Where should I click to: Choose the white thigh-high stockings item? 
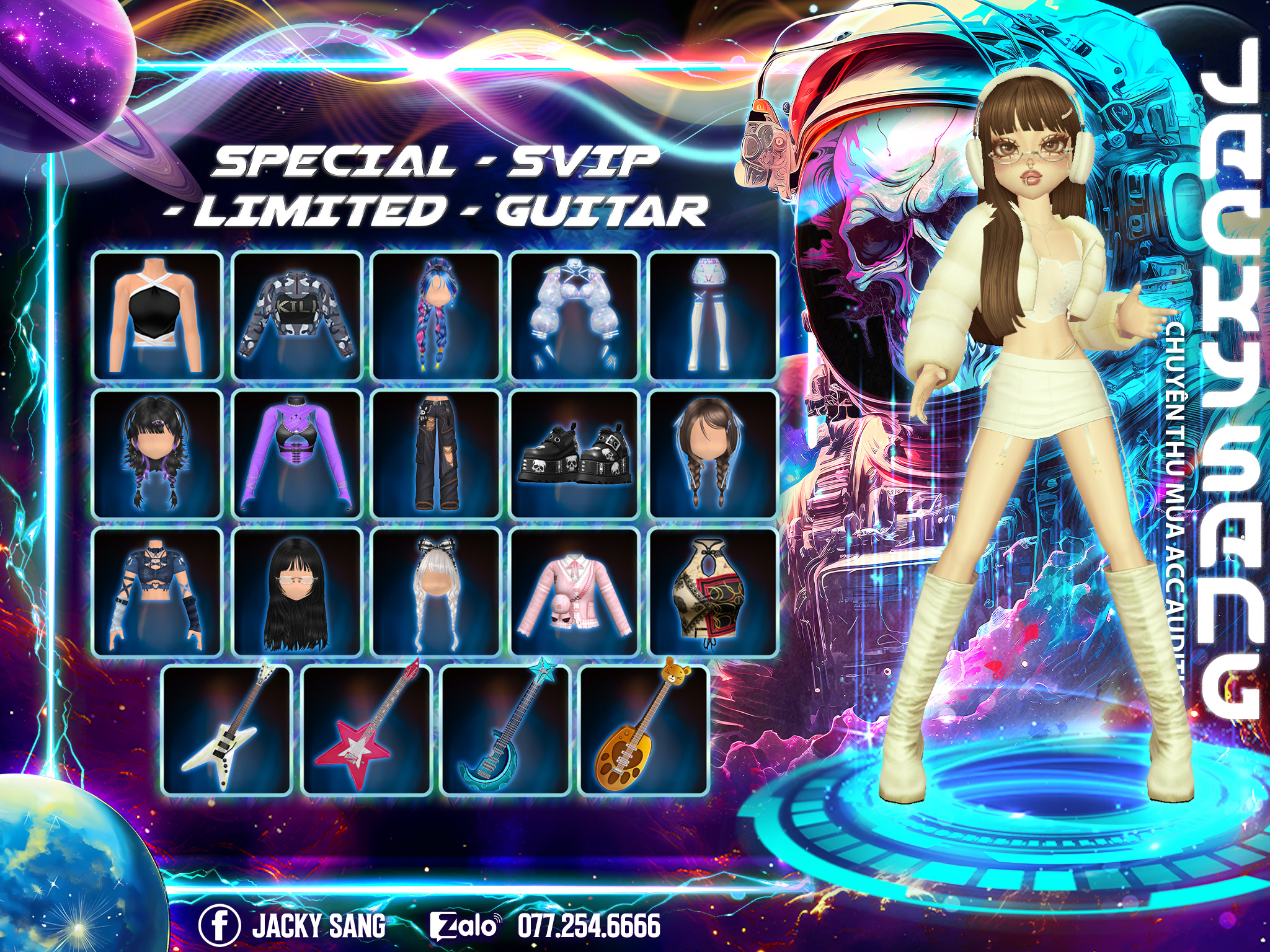(x=713, y=315)
